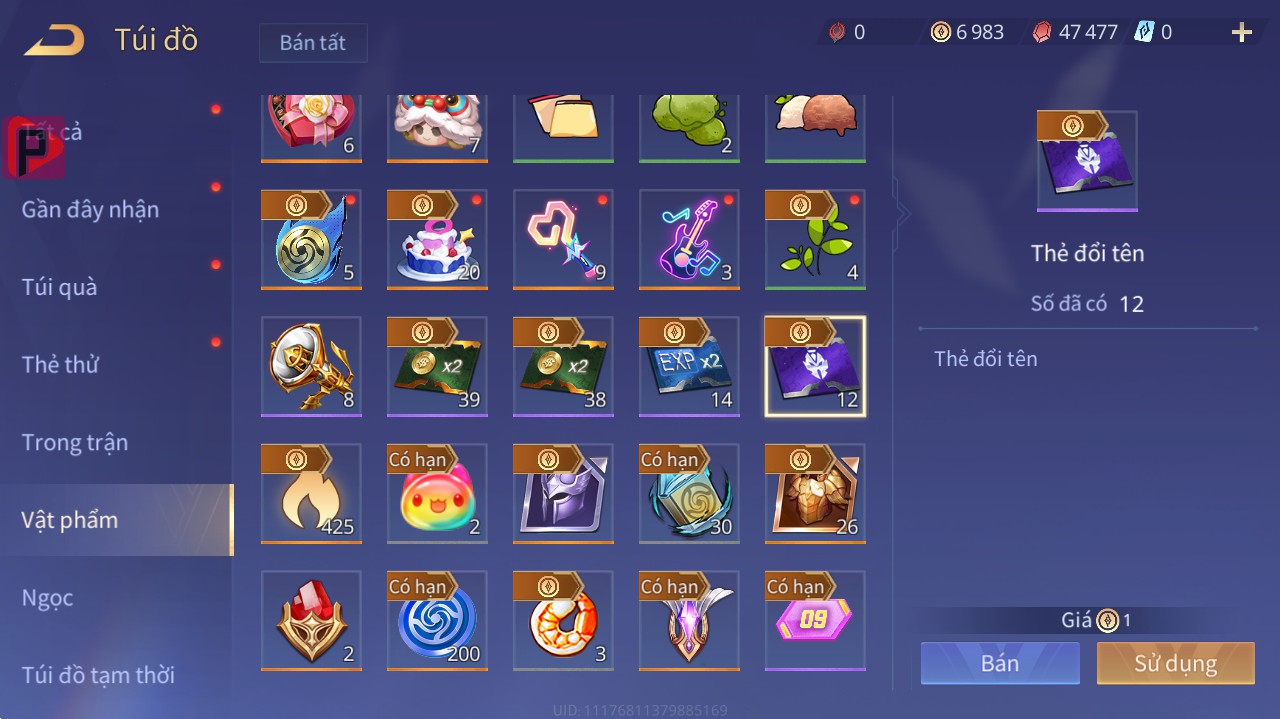Click the red P overlay icon
This screenshot has height=719, width=1280.
[34, 148]
